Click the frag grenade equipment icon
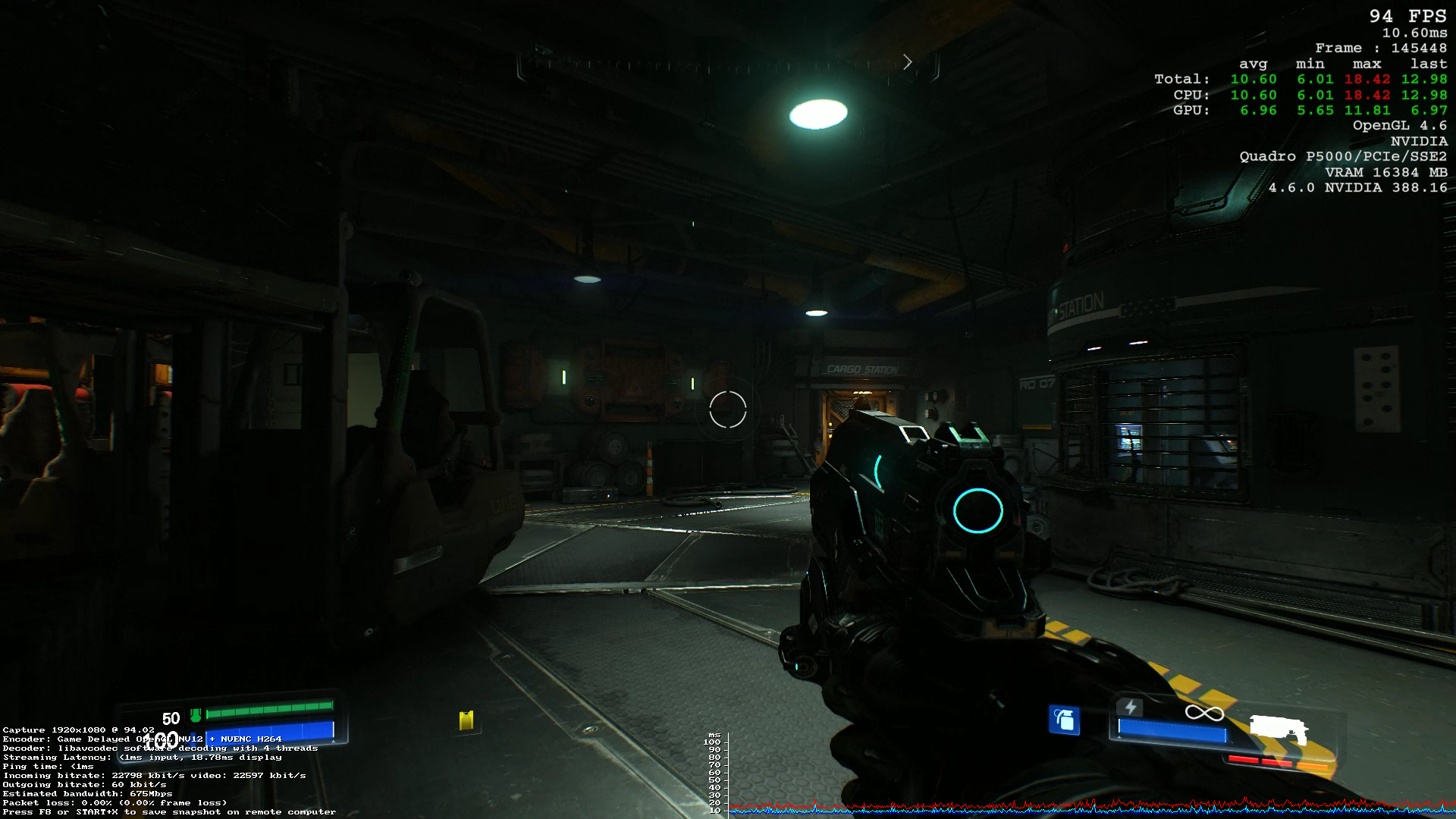 coord(1064,720)
